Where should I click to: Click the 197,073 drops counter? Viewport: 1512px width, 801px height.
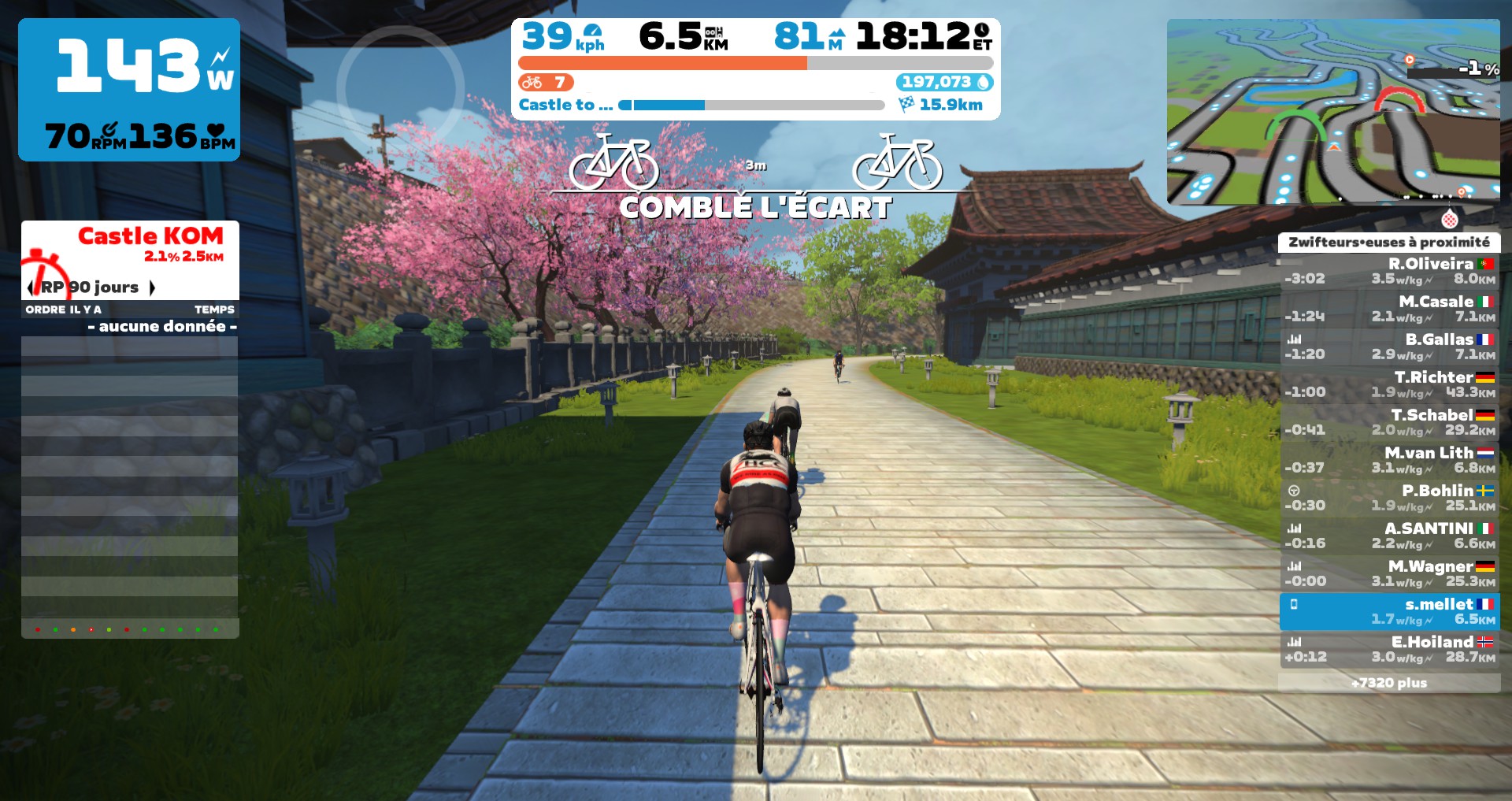coord(944,82)
